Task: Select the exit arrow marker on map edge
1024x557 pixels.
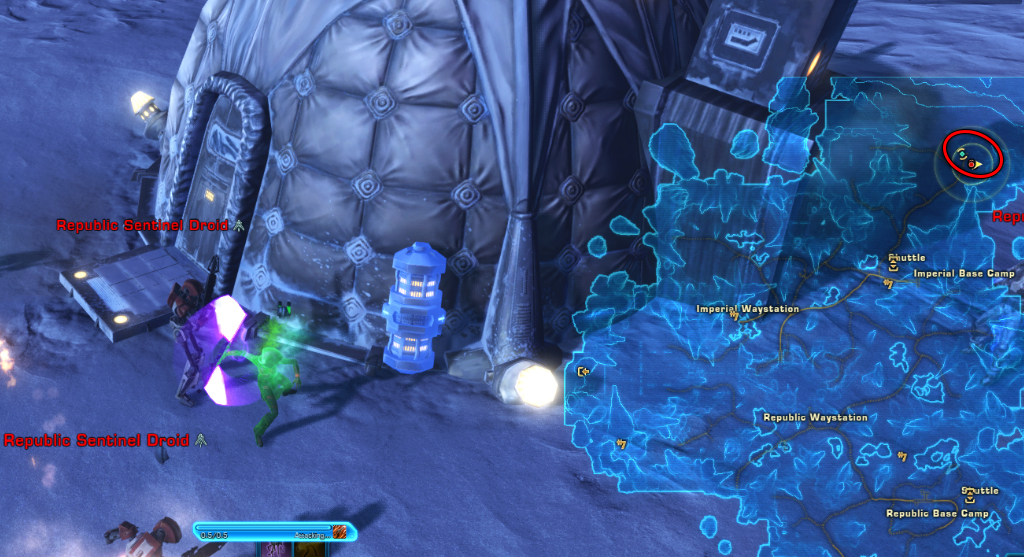Action: (x=584, y=373)
